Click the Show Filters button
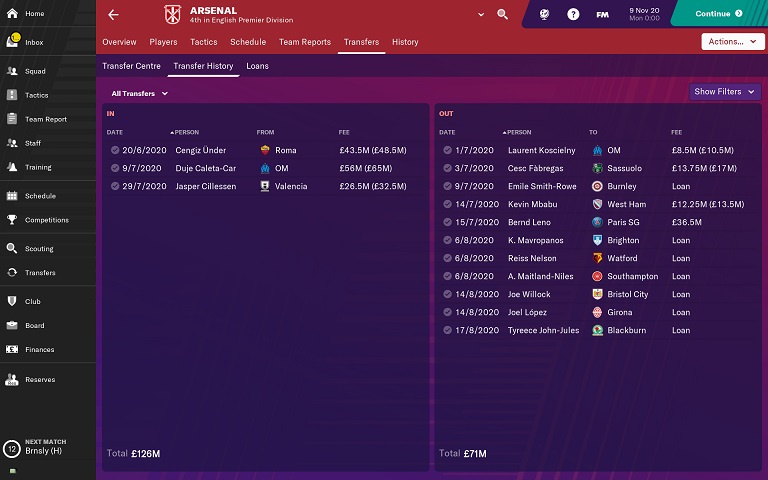The height and width of the screenshot is (480, 768). coord(724,92)
